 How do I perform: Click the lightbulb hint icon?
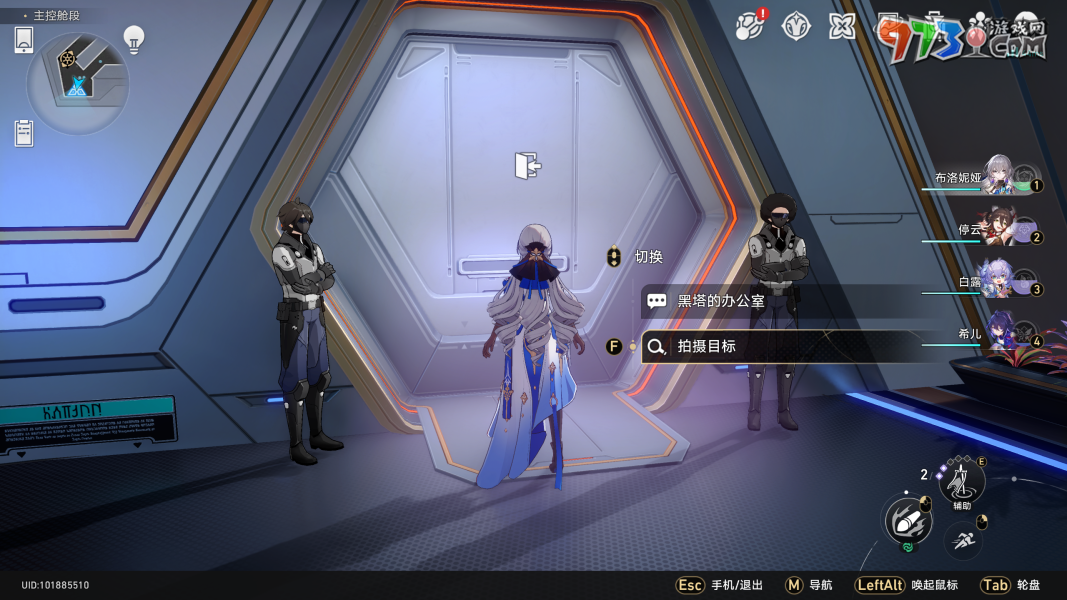pyautogui.click(x=133, y=39)
